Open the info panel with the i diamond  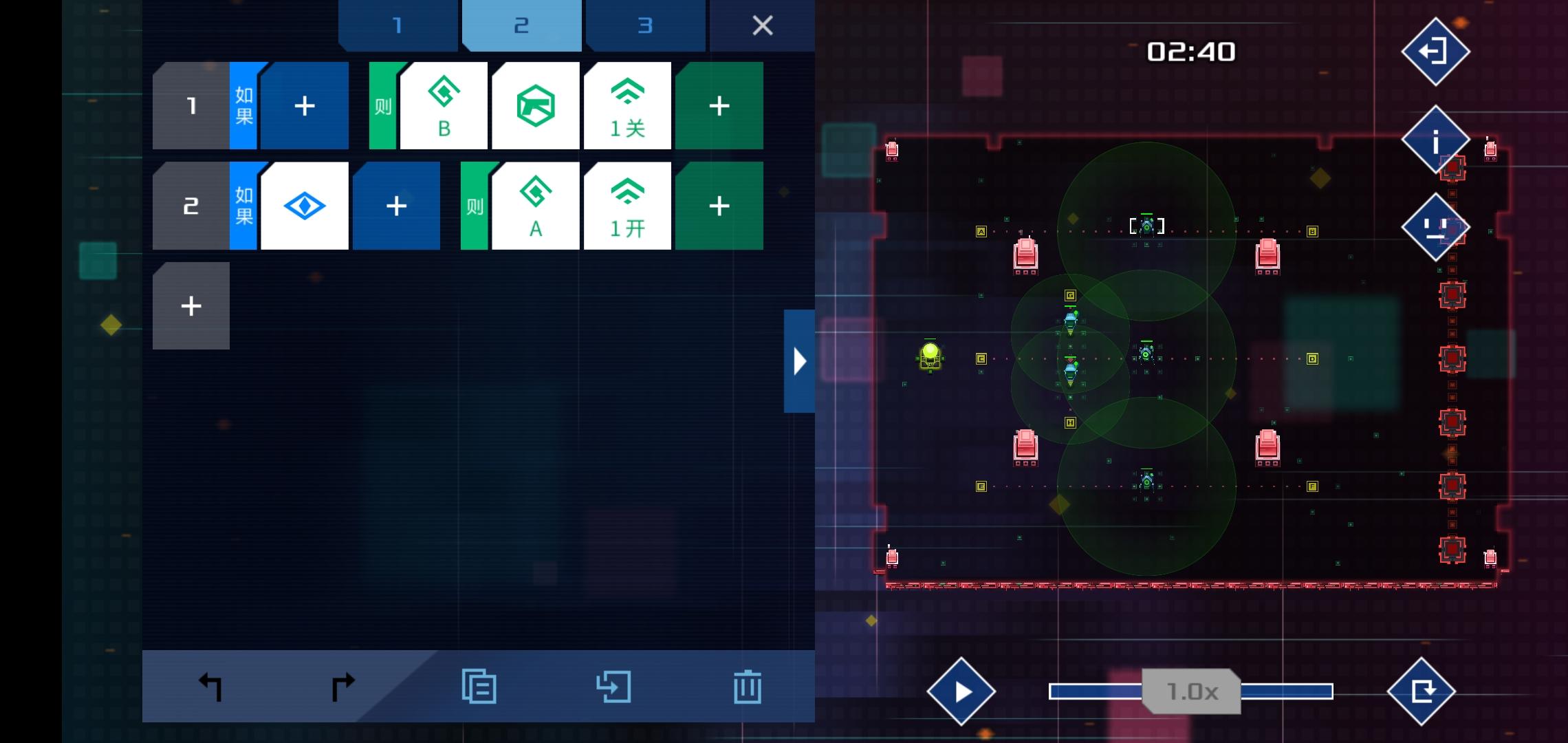1435,141
